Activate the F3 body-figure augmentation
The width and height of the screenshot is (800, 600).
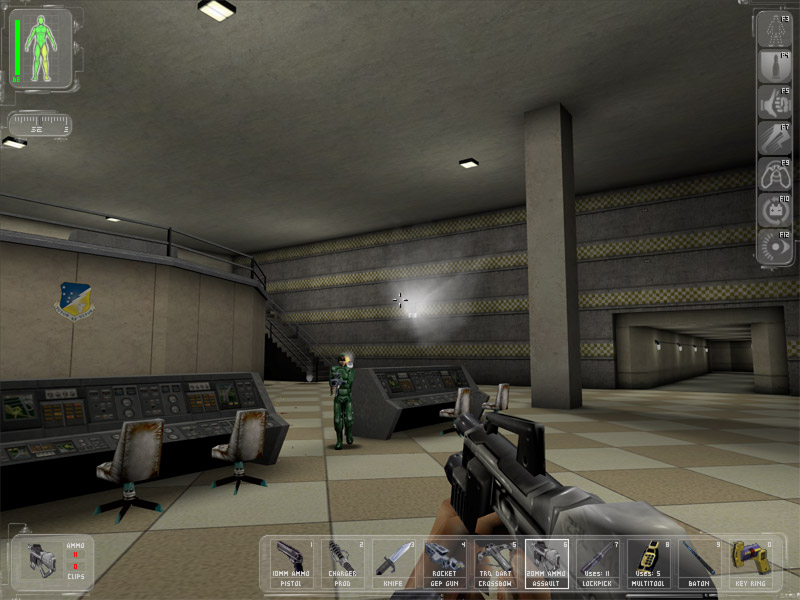pyautogui.click(x=775, y=31)
